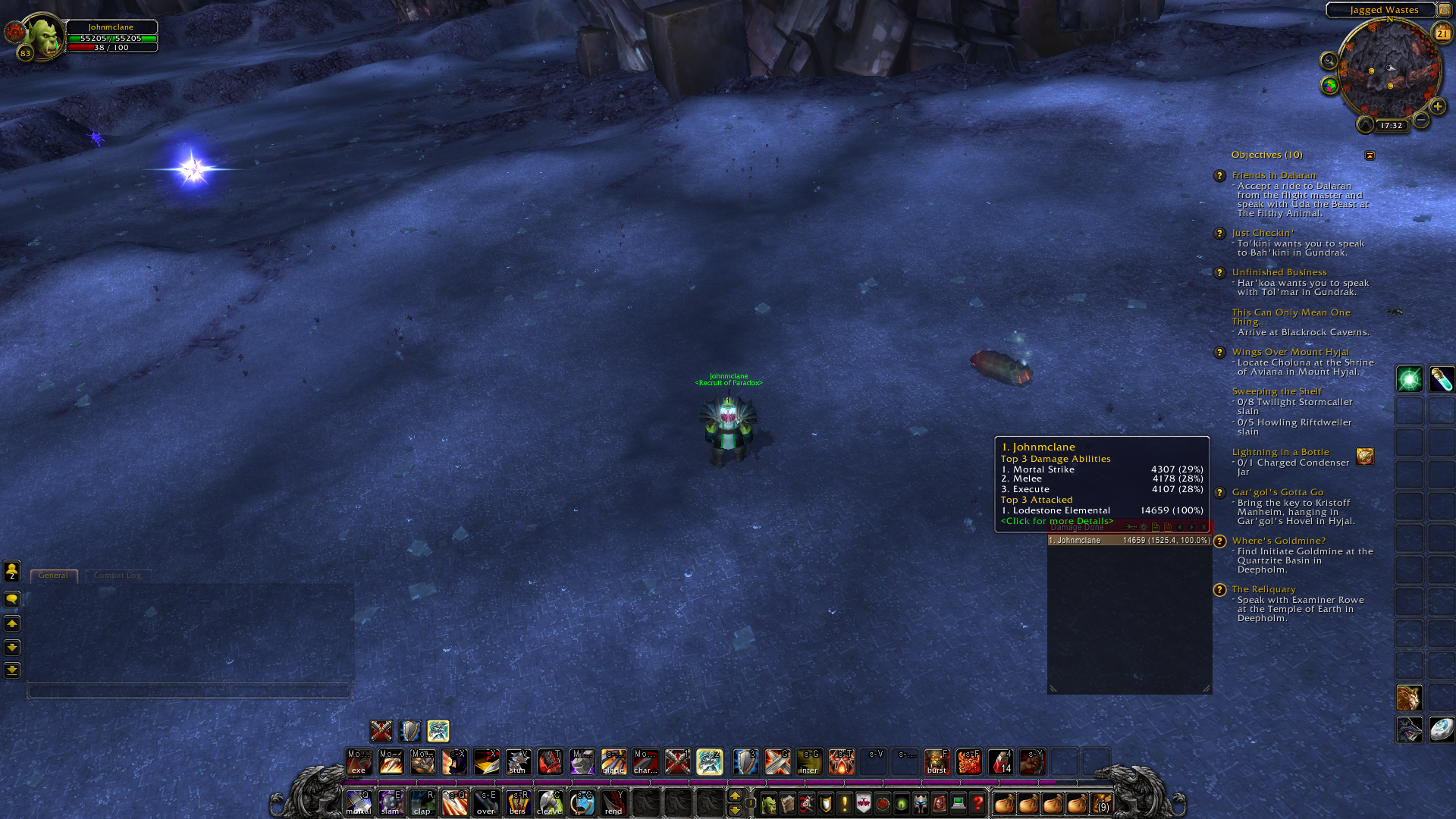Image resolution: width=1456 pixels, height=819 pixels.
Task: Open the calendar showing day 21
Action: click(1442, 33)
